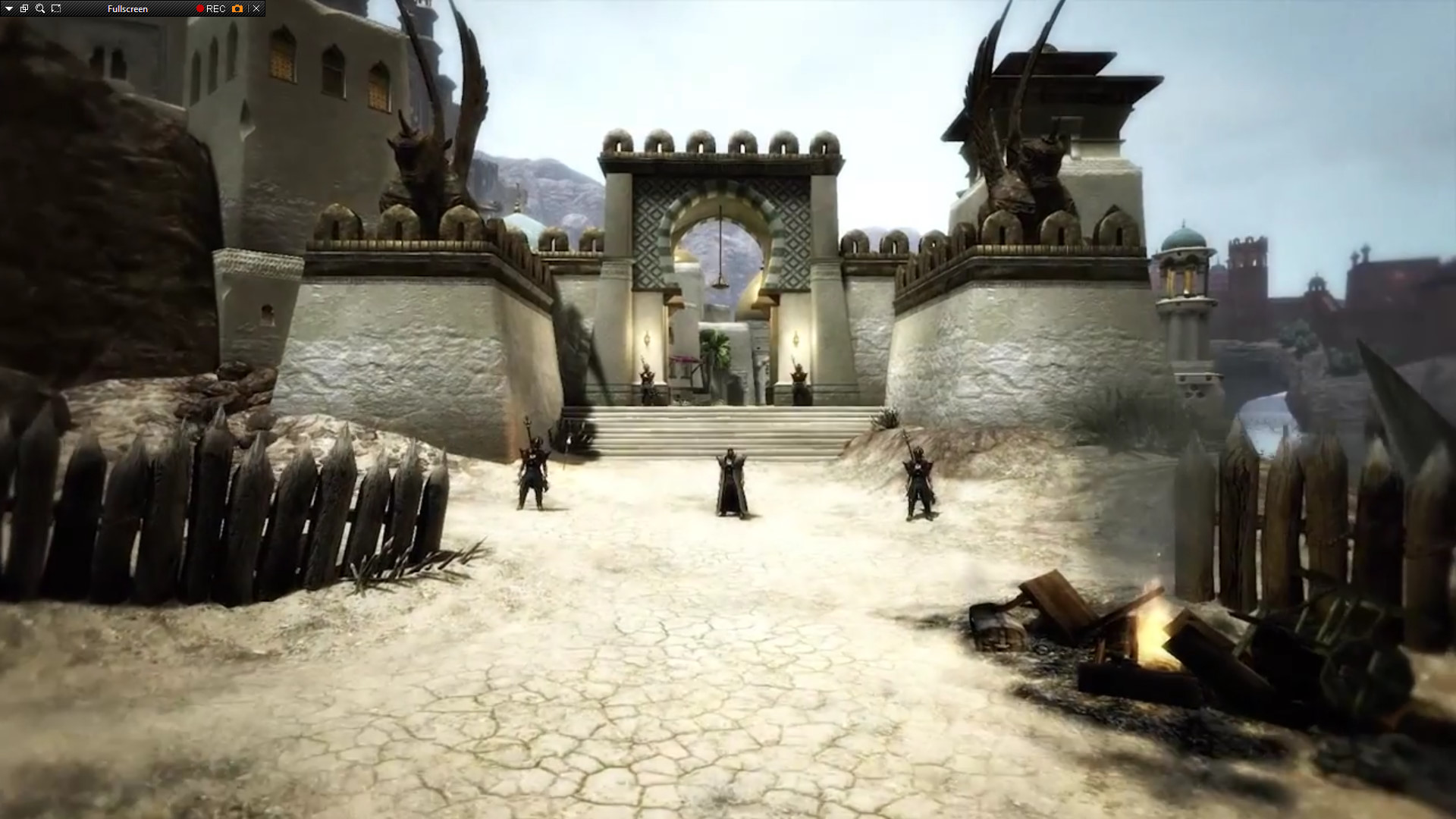Click the Fullscreen label in the toolbar

coord(127,9)
